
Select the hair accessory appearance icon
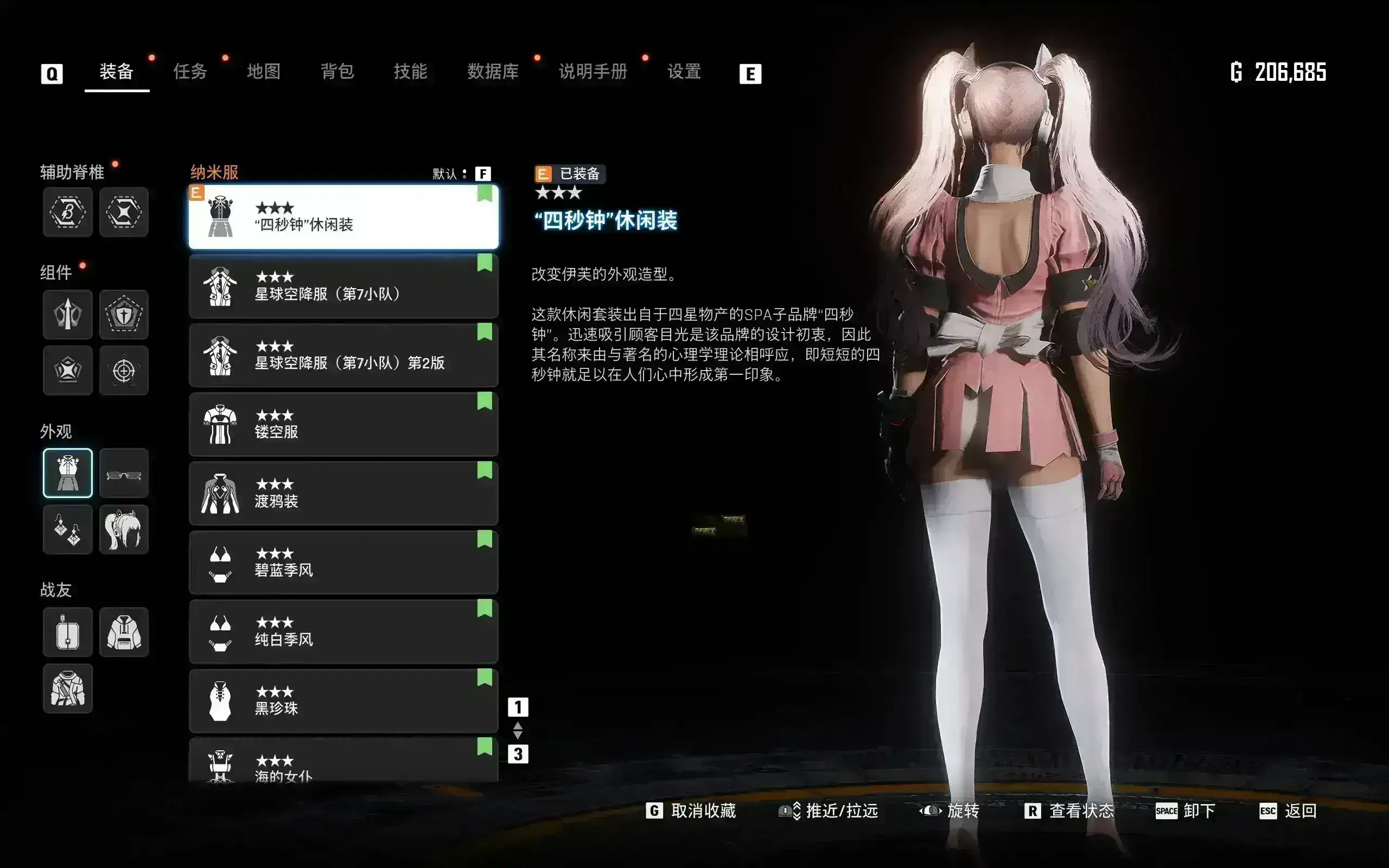(x=124, y=529)
